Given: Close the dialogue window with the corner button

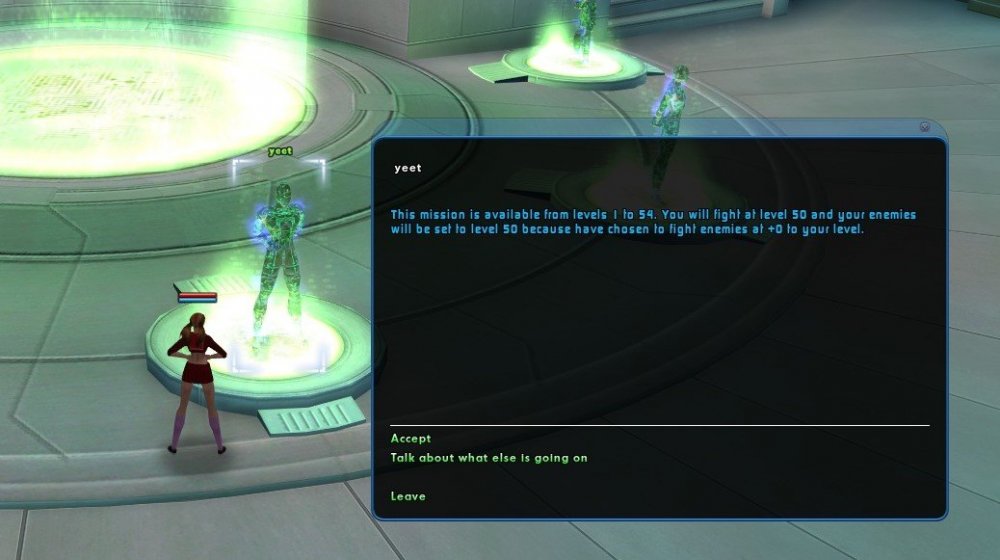Looking at the screenshot, I should pos(924,127).
